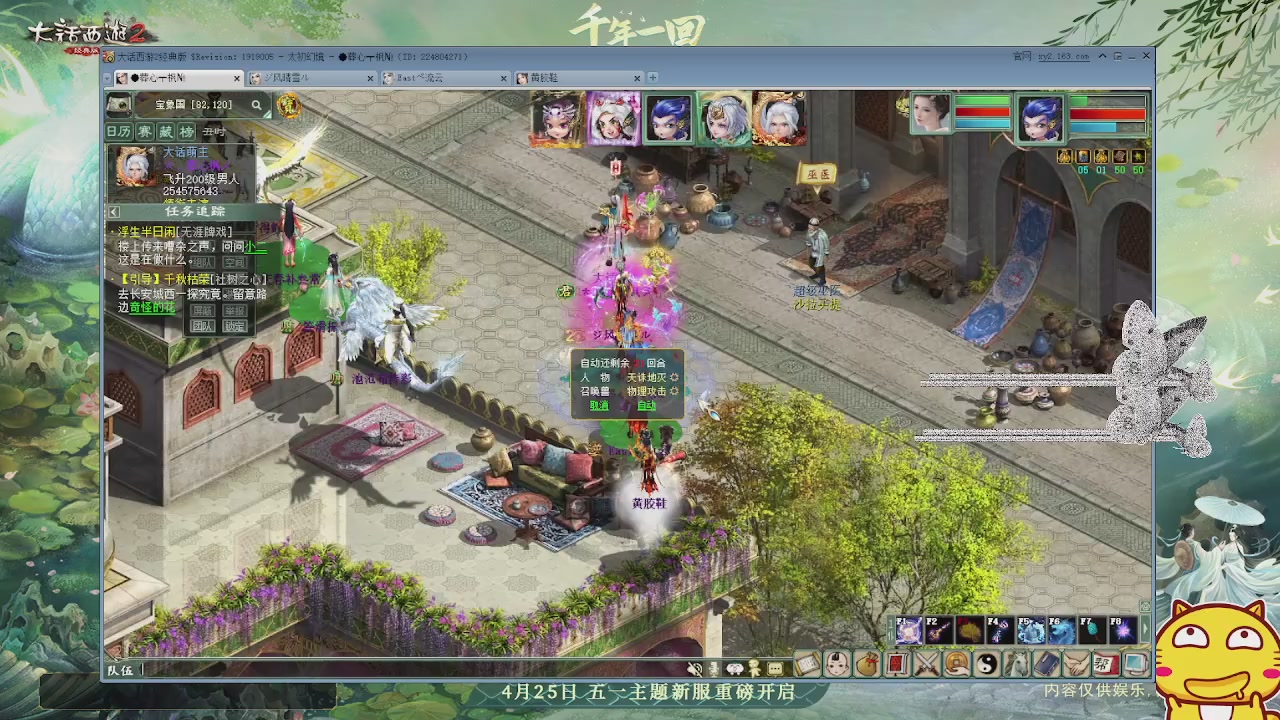Cycle the 物理攻击 summon attack setting
Viewport: 1280px width, 720px height.
pyautogui.click(x=675, y=392)
